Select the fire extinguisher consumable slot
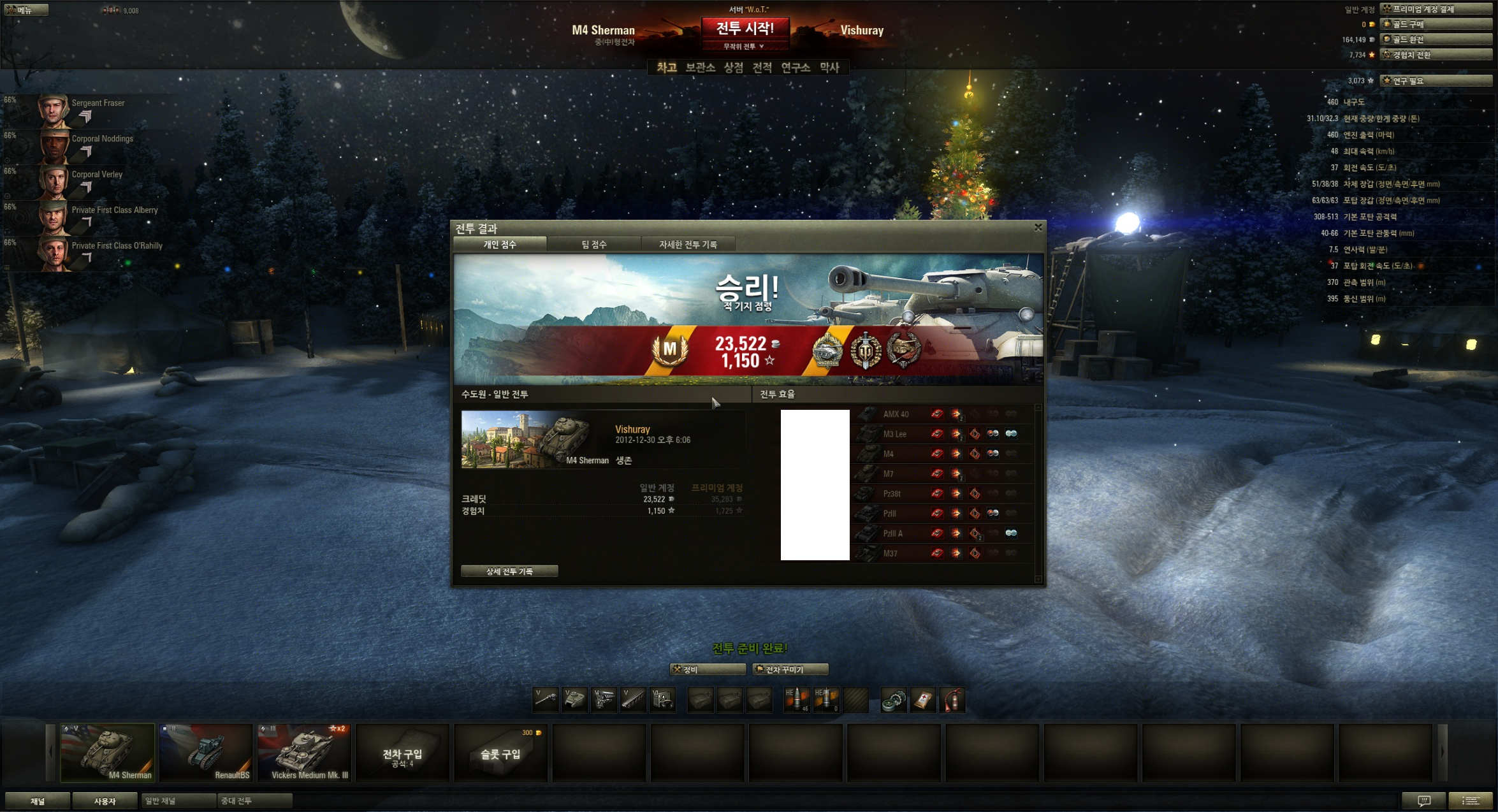The height and width of the screenshot is (812, 1498). 952,700
